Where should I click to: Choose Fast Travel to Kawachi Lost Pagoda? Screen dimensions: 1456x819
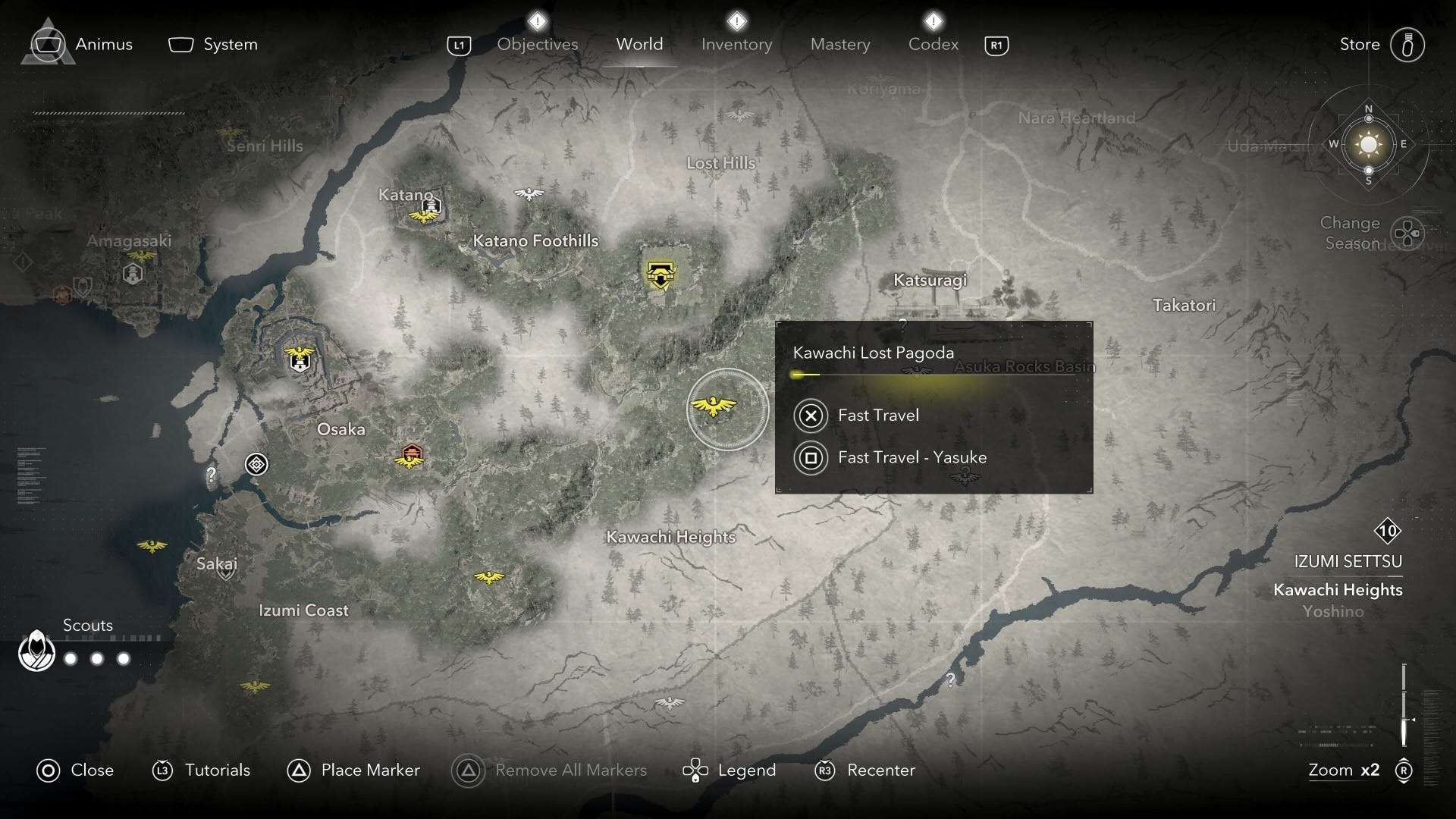pyautogui.click(x=877, y=415)
